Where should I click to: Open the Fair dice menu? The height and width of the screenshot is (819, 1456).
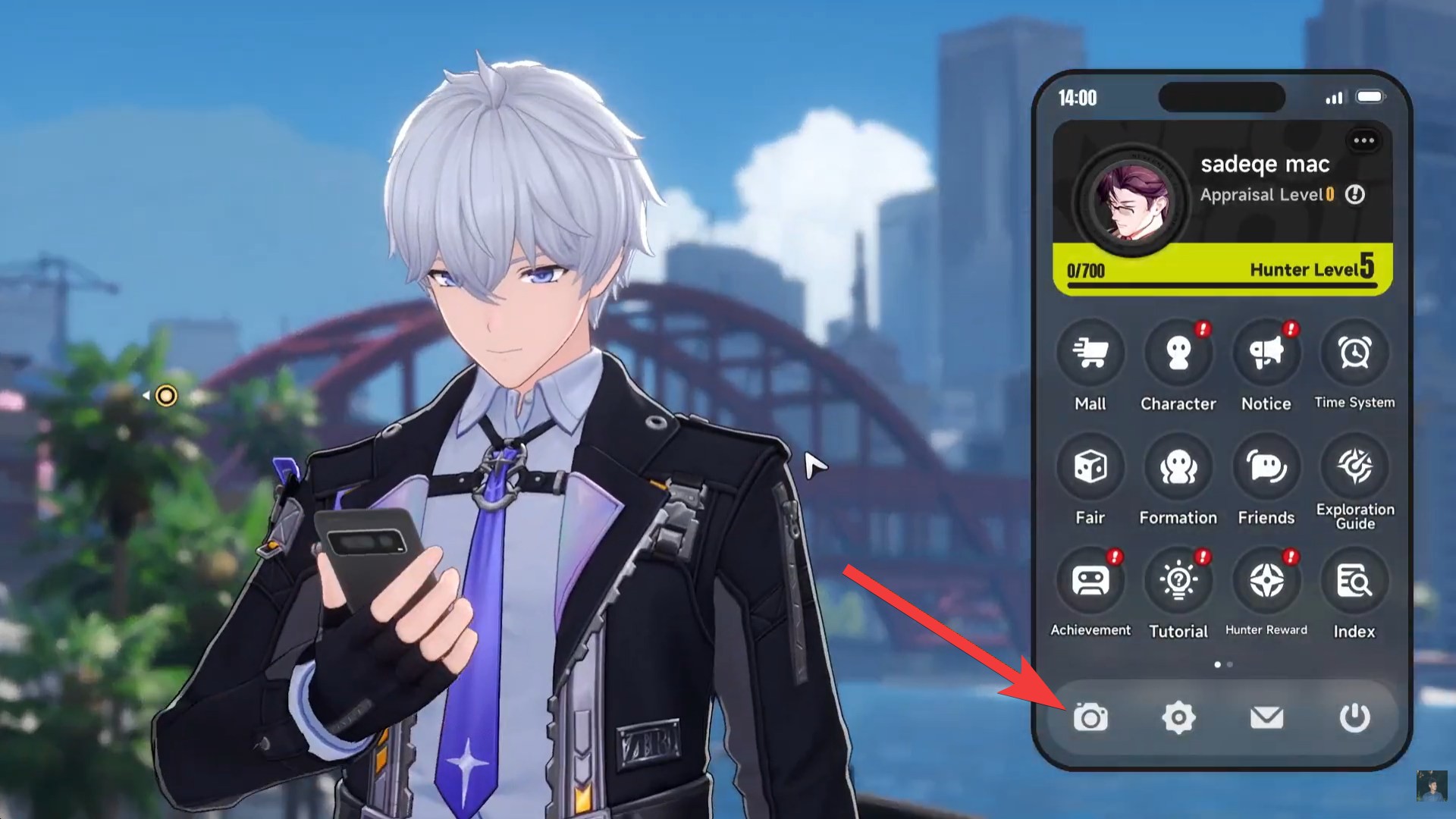tap(1090, 466)
